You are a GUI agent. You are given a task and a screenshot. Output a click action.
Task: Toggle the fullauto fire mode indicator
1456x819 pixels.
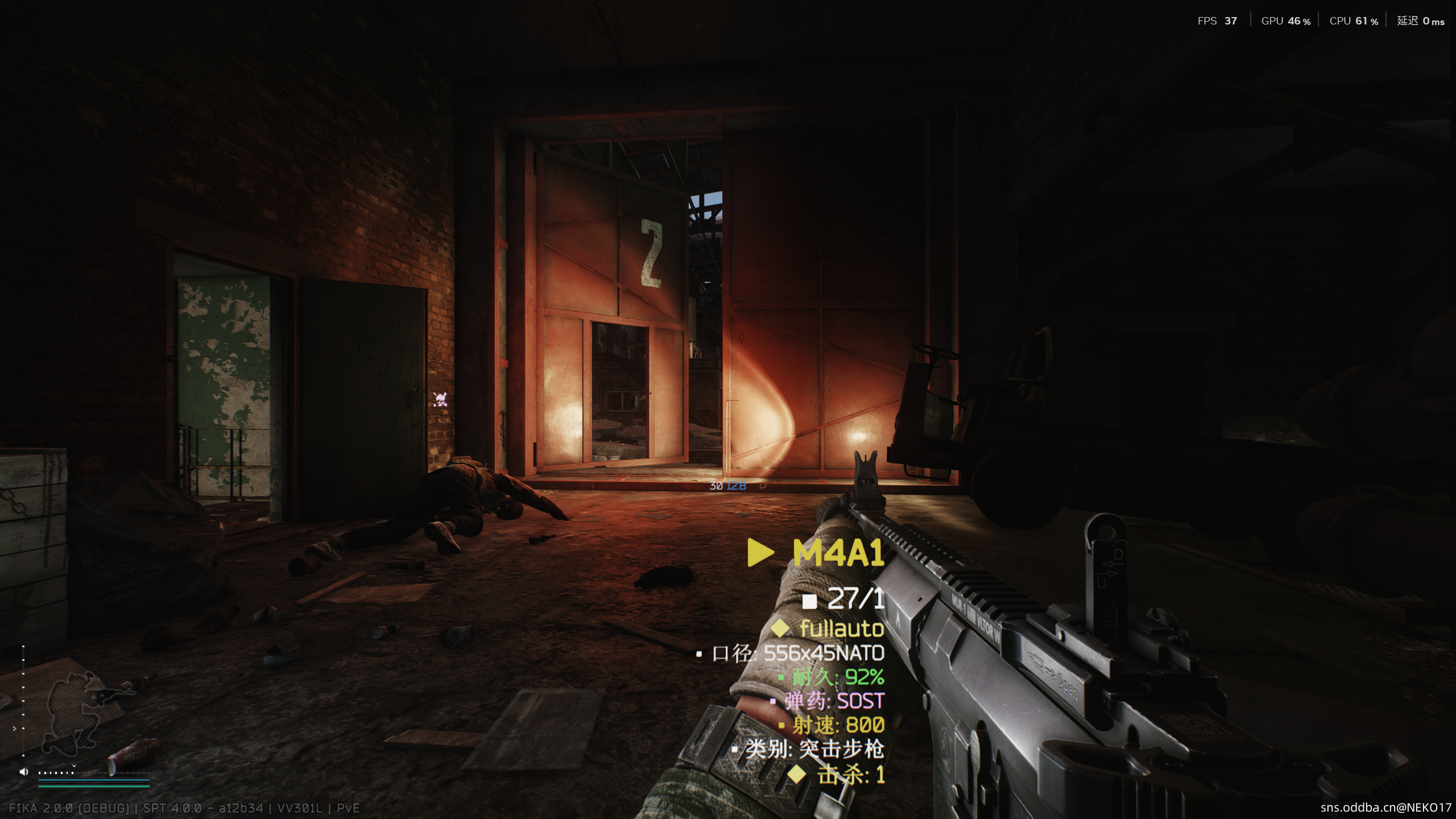[x=841, y=628]
